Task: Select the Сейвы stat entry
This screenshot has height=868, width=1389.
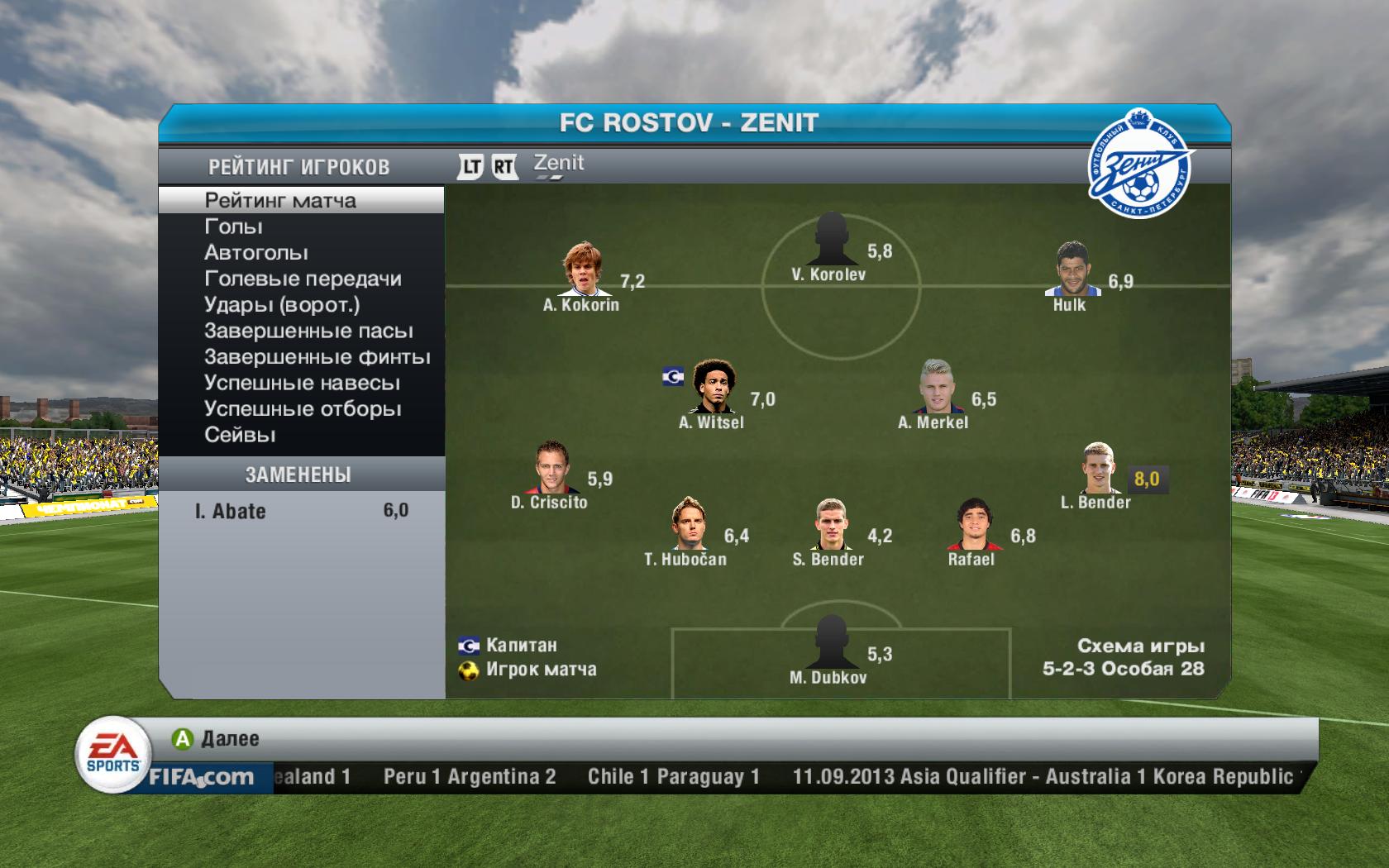Action: (x=240, y=435)
